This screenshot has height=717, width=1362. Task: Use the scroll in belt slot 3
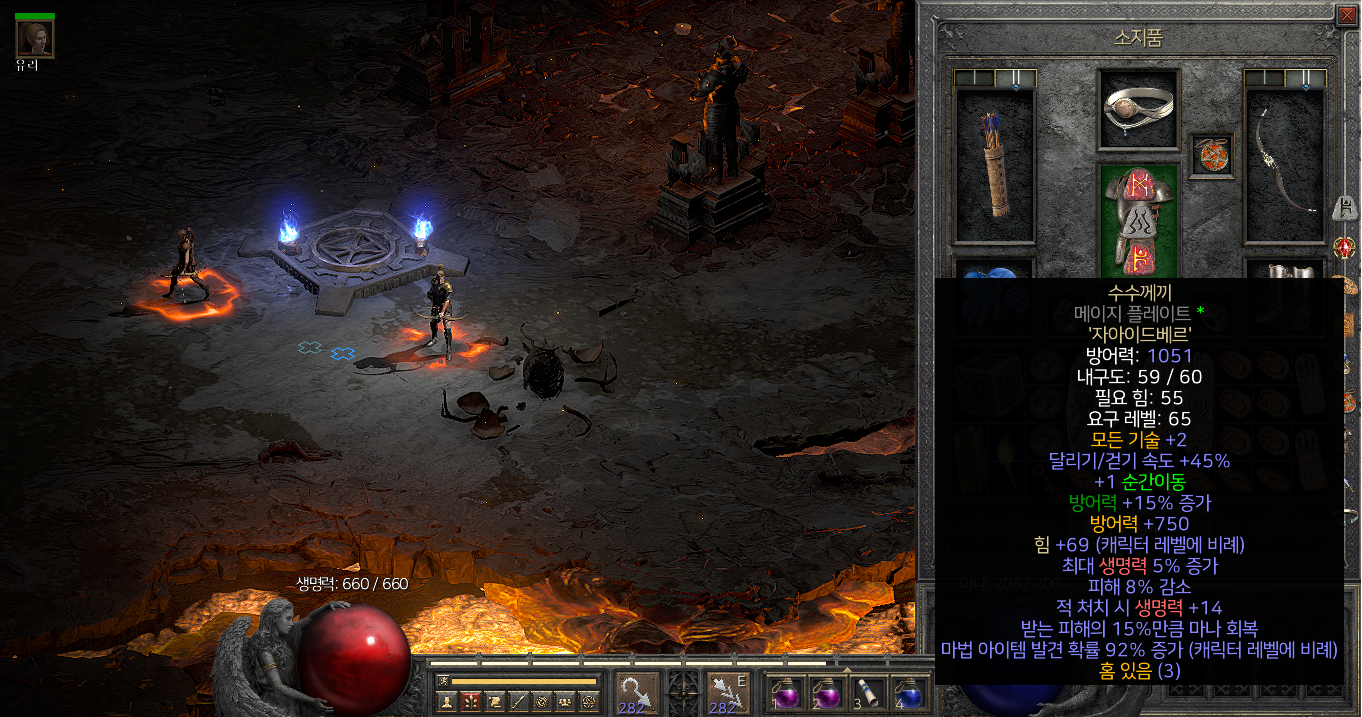[x=866, y=692]
